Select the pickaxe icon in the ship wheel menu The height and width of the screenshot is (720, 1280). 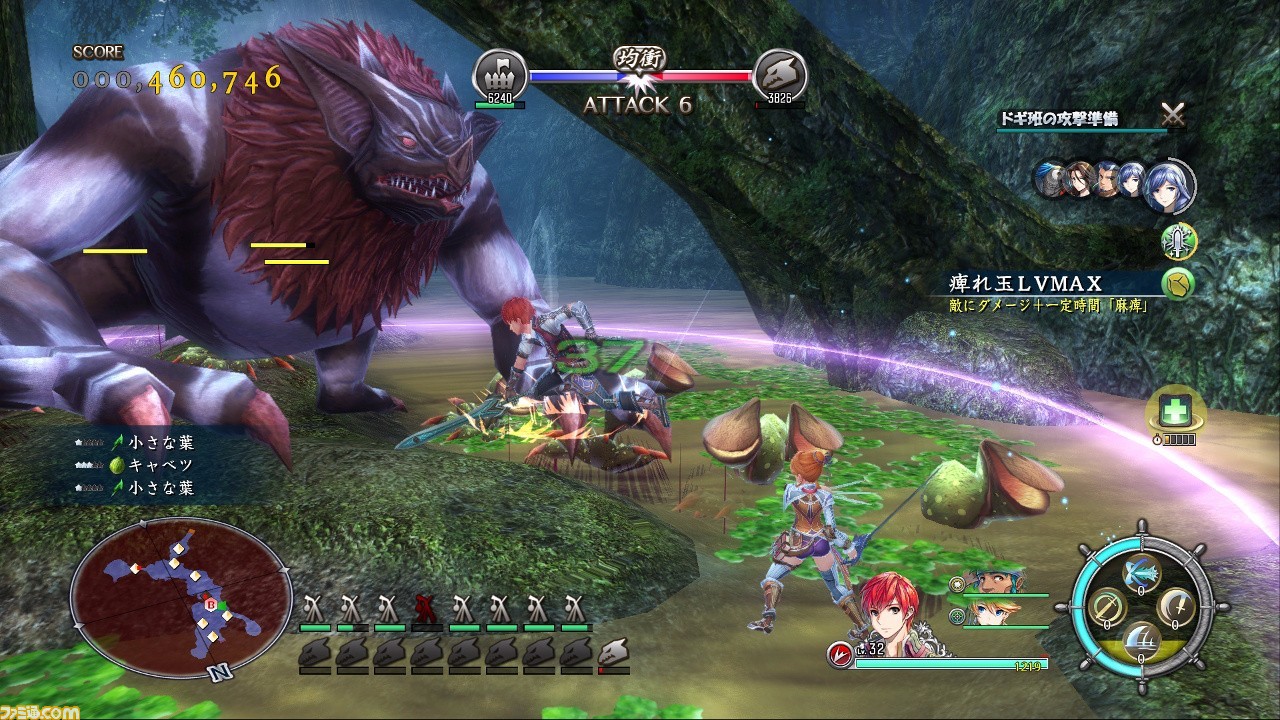(x=1107, y=607)
